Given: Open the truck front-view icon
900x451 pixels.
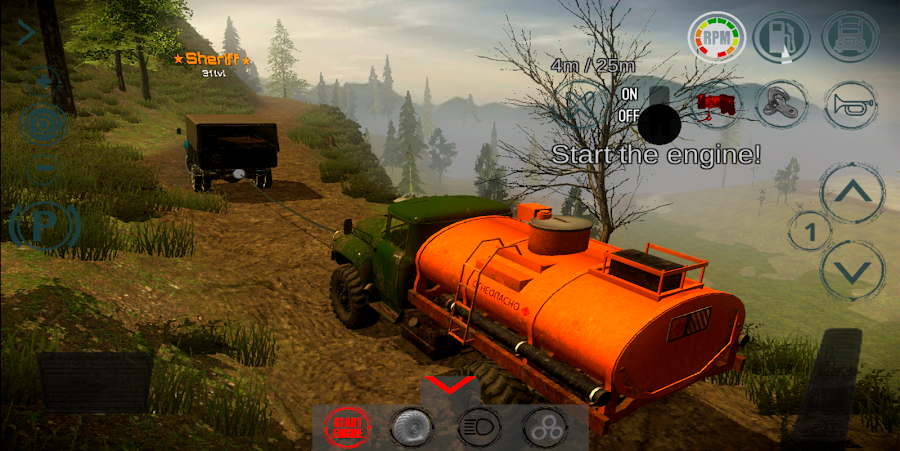Looking at the screenshot, I should [x=850, y=37].
